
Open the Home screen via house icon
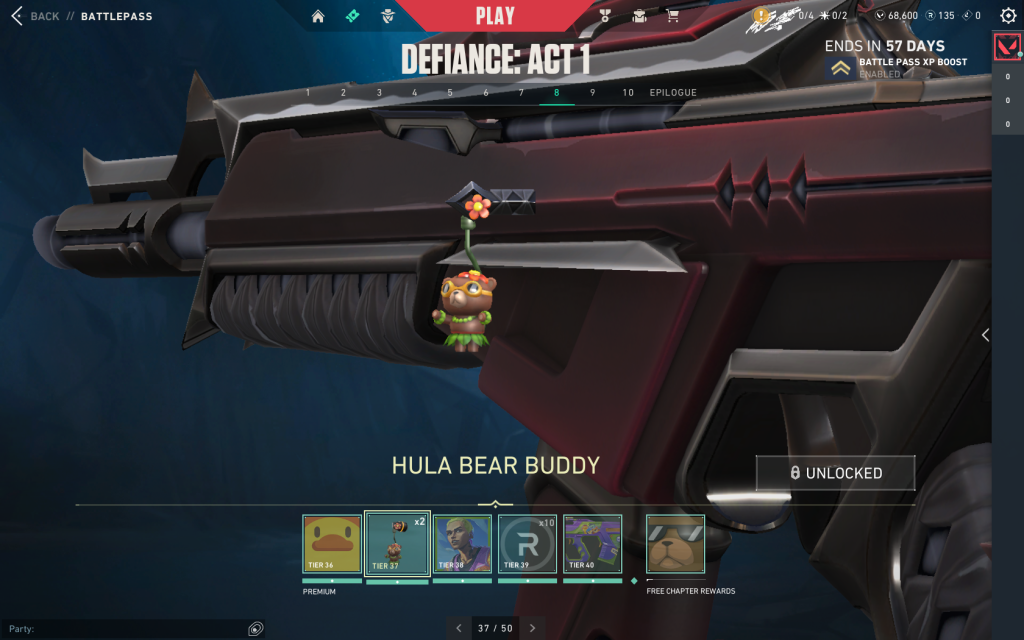(318, 16)
